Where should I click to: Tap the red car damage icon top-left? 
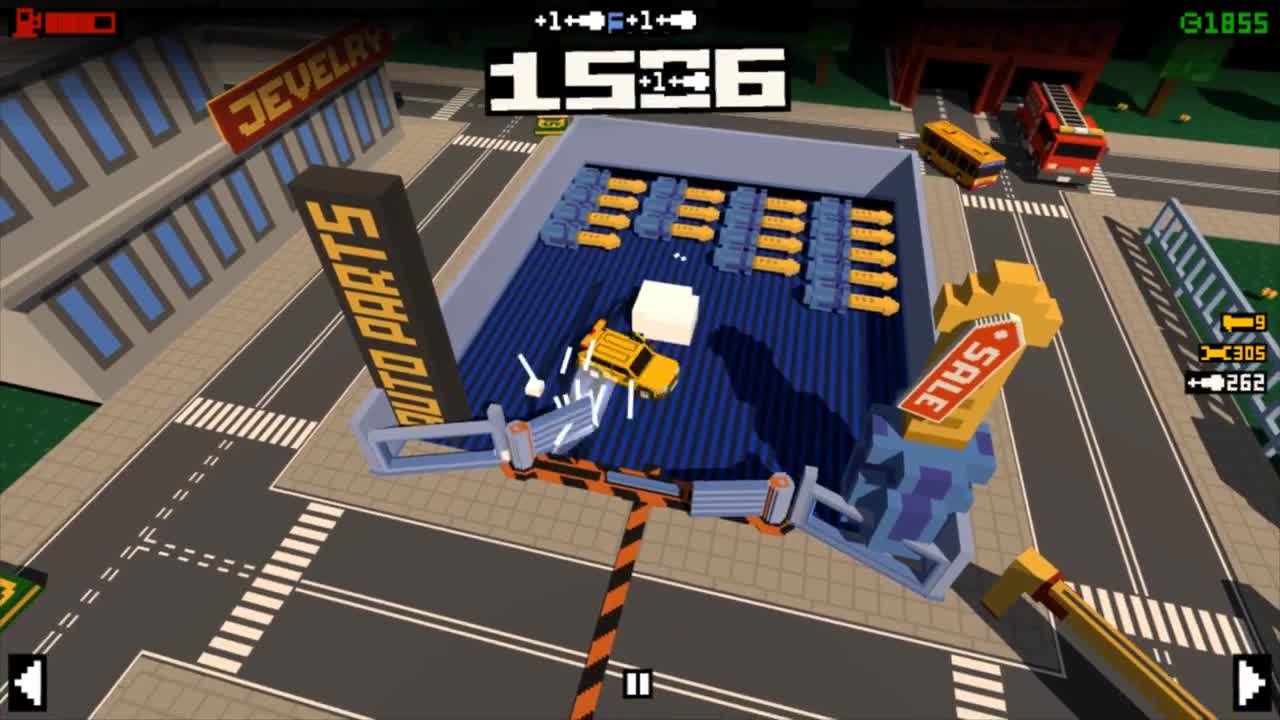coord(25,22)
